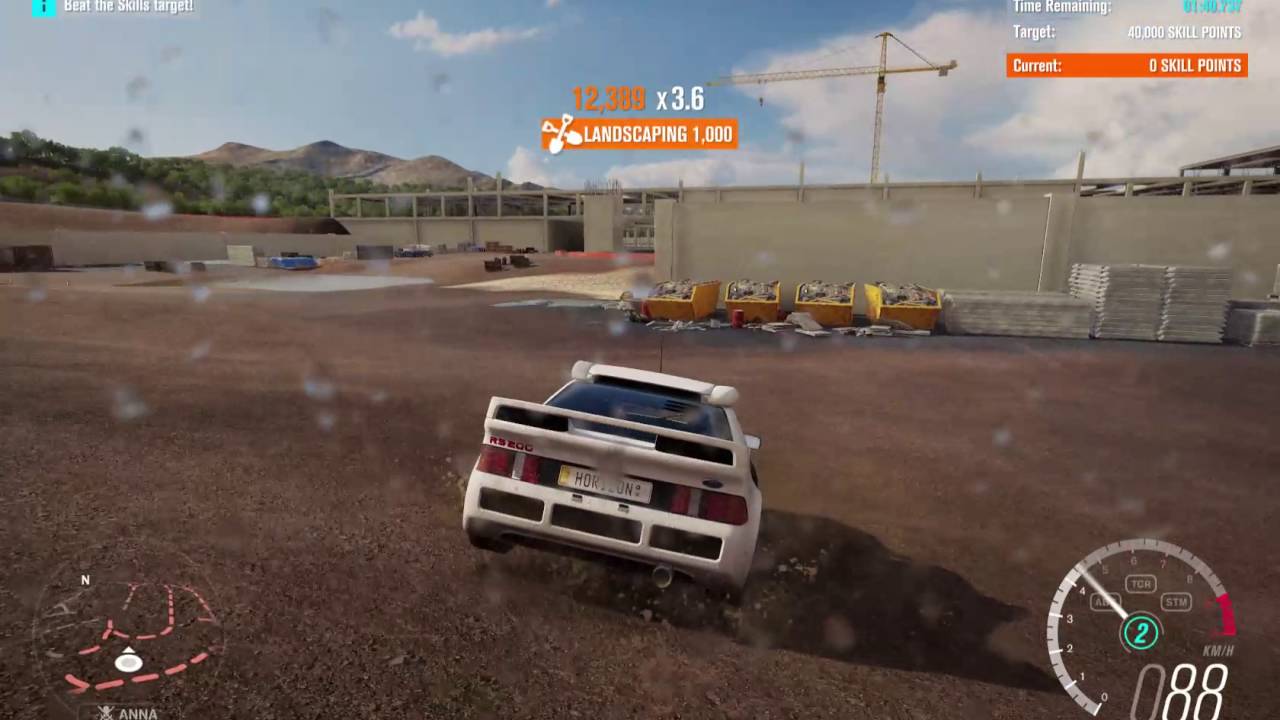Click the Landscaping skill shovel icon
The image size is (1280, 720).
[561, 134]
